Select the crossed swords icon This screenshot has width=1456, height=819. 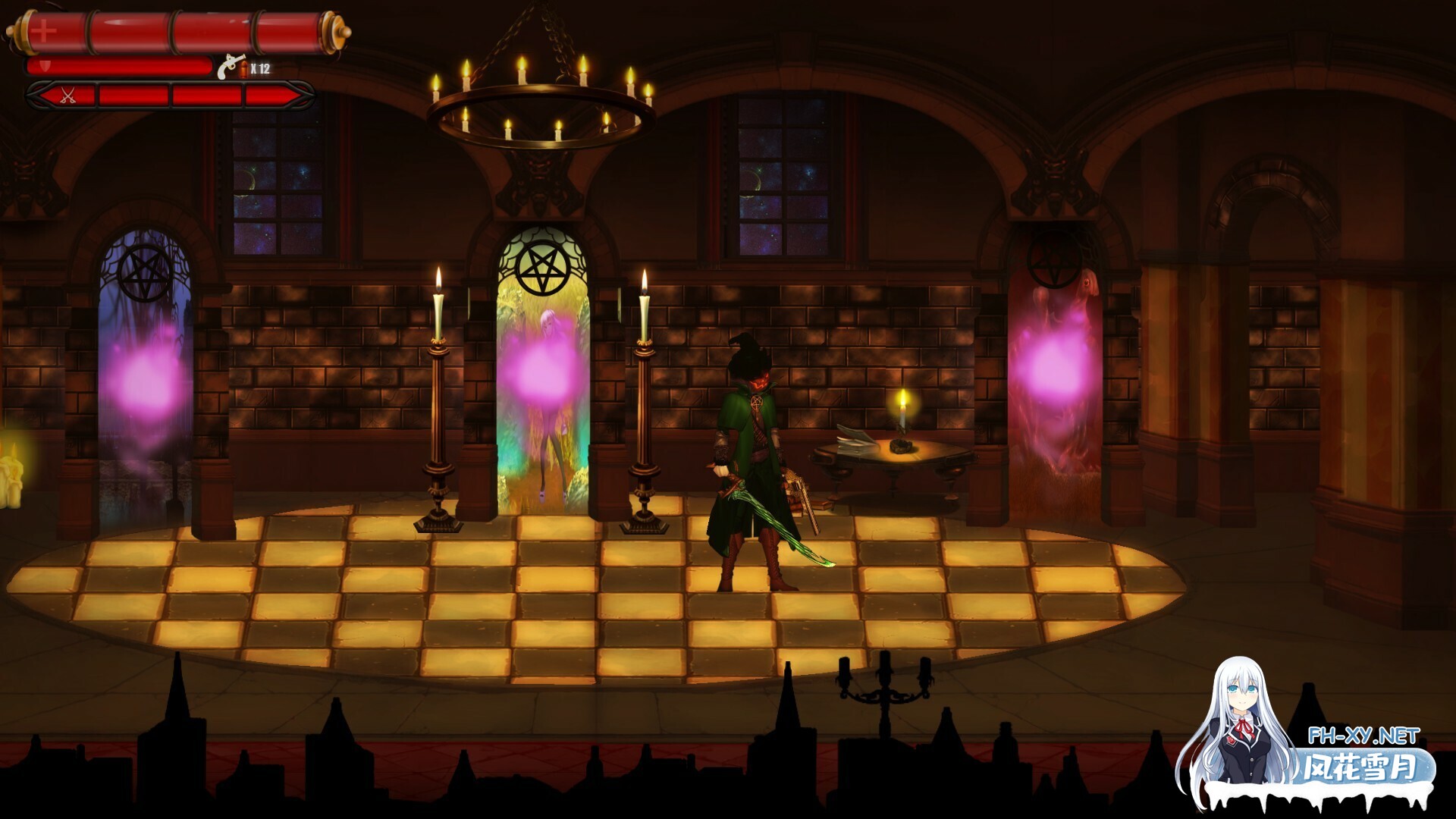(x=68, y=96)
